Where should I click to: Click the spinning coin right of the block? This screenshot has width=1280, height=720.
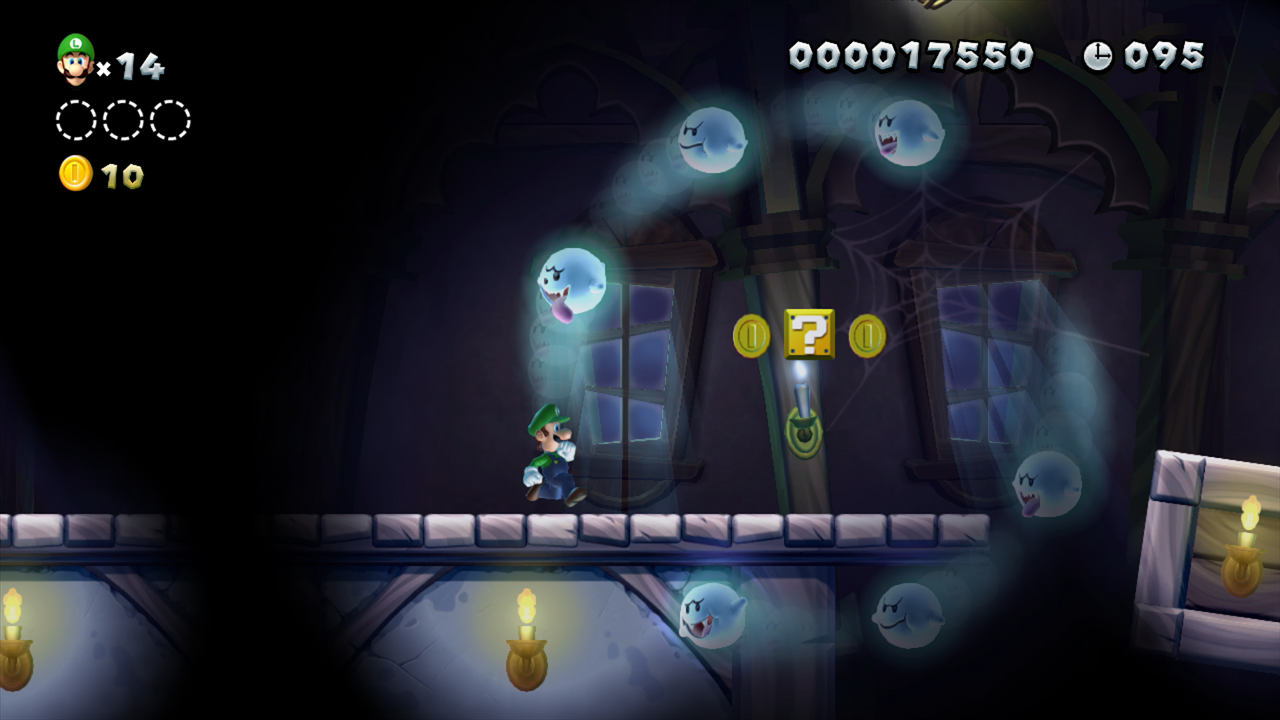[866, 338]
